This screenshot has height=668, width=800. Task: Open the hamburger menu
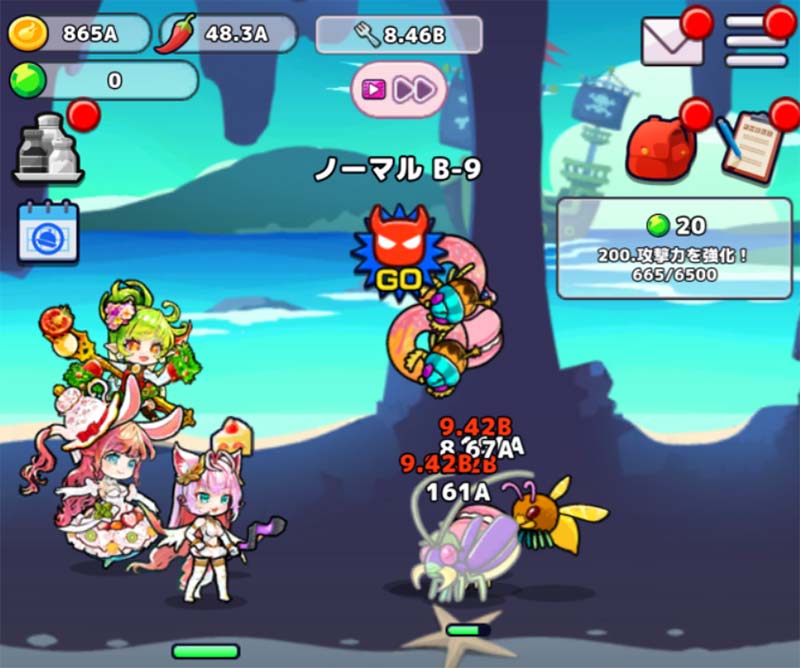[x=755, y=41]
